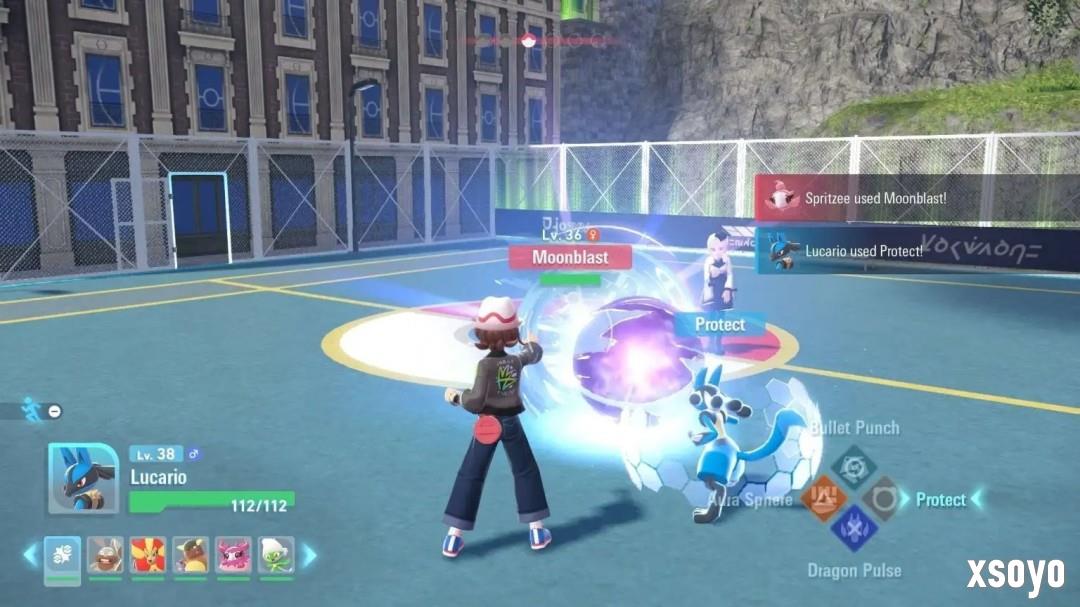Select the Bullet Punch move icon
The width and height of the screenshot is (1080, 607).
click(x=854, y=467)
